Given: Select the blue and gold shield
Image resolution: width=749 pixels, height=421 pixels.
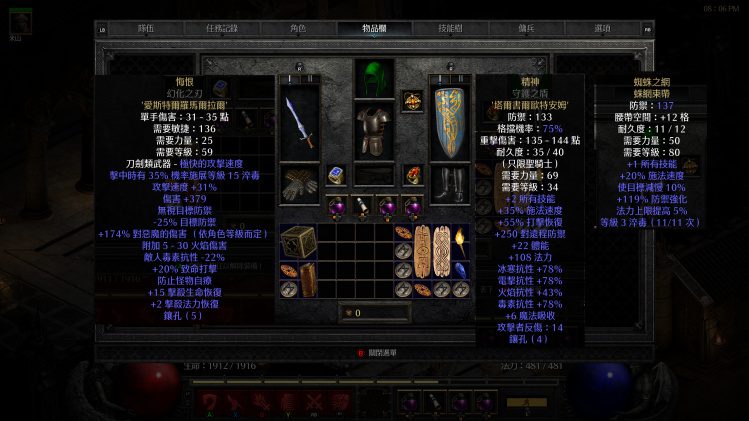Looking at the screenshot, I should (449, 122).
